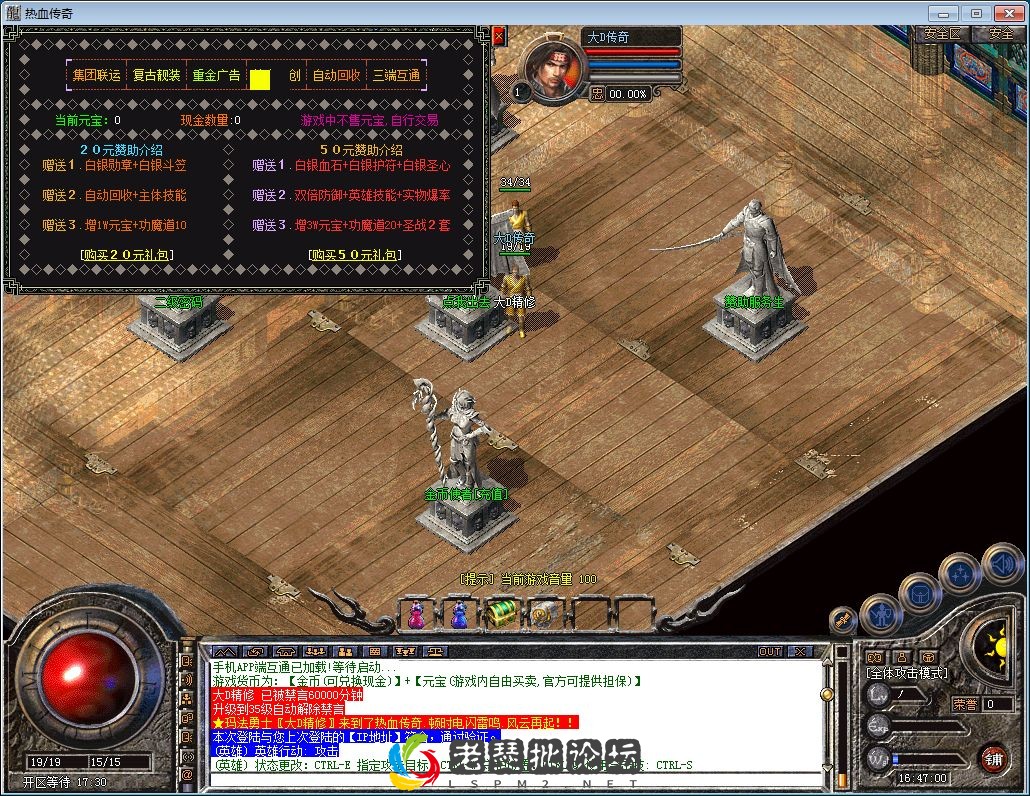The image size is (1030, 796).
Task: Open the bag inventory round button
Action: point(920,594)
